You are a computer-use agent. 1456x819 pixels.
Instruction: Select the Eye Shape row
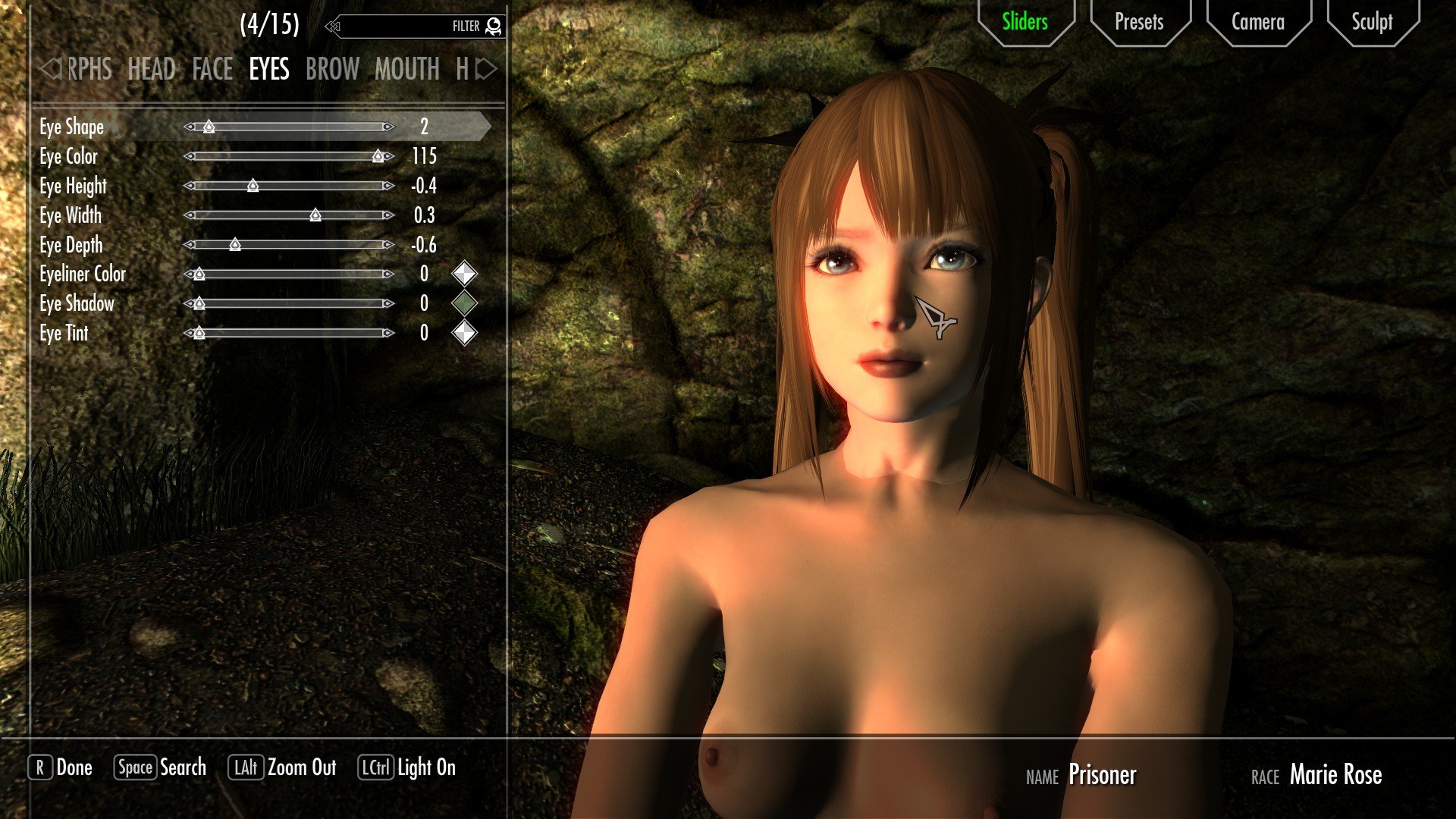71,127
